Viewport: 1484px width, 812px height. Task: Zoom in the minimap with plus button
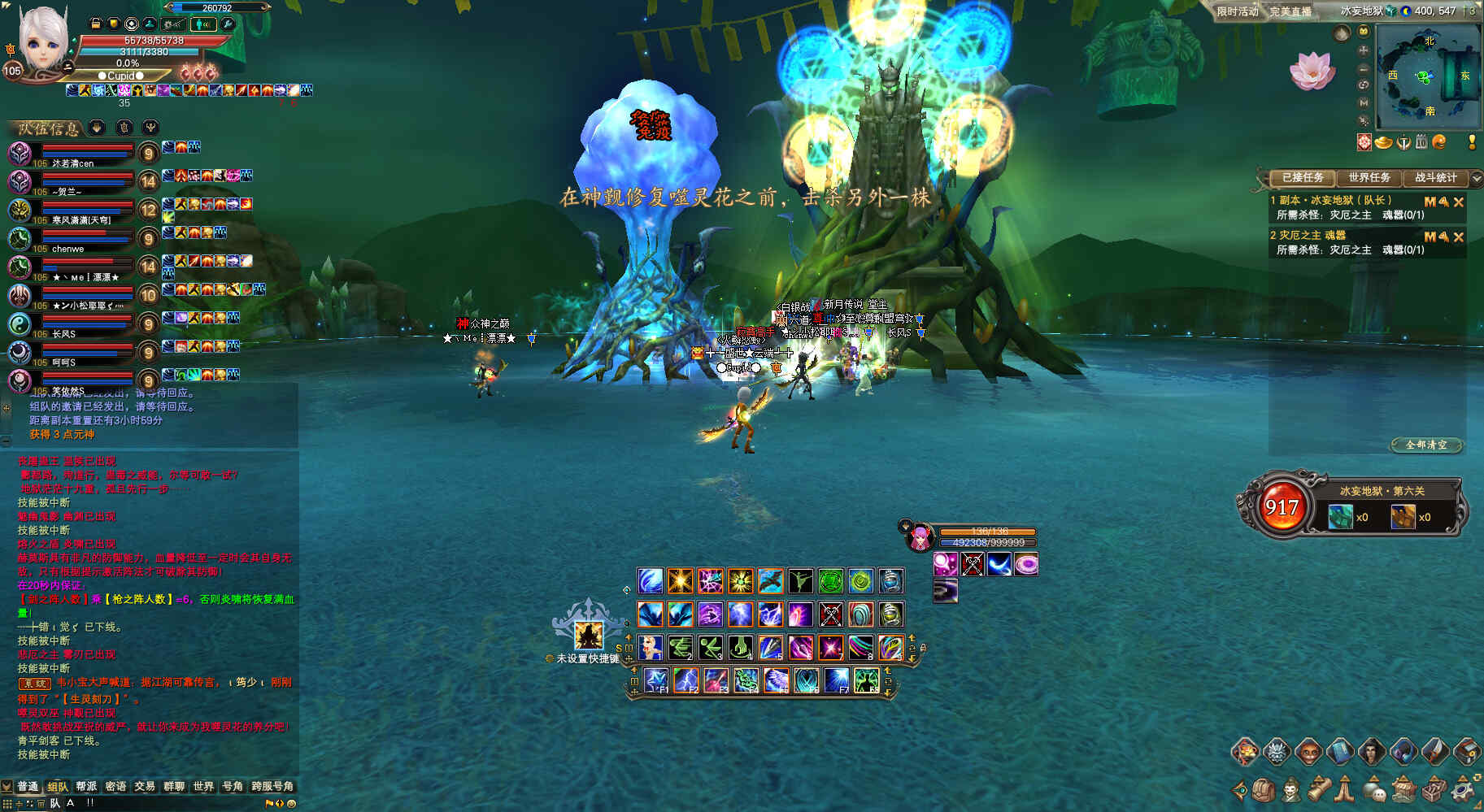coord(1364,50)
